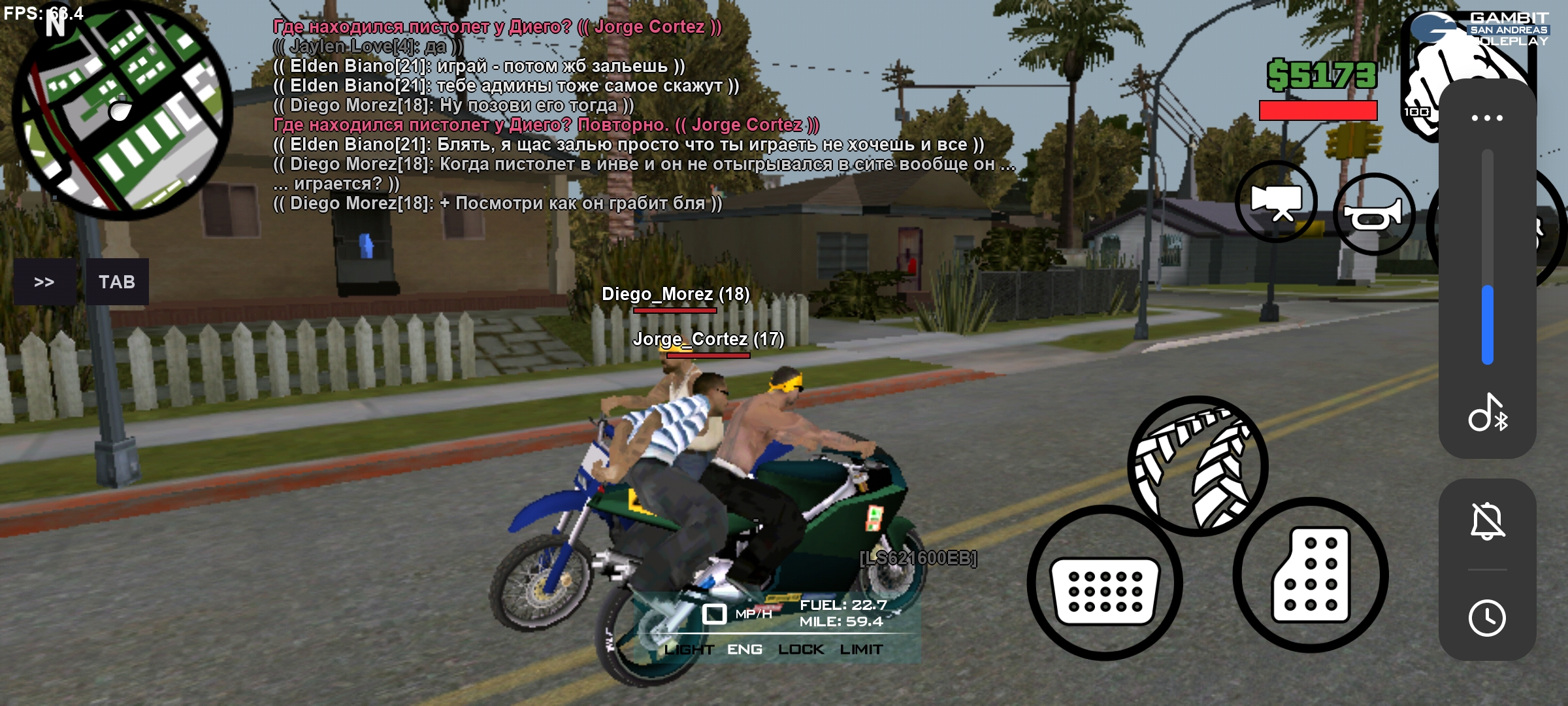The image size is (1568, 706).
Task: Open the clock icon in volume panel
Action: click(x=1488, y=618)
